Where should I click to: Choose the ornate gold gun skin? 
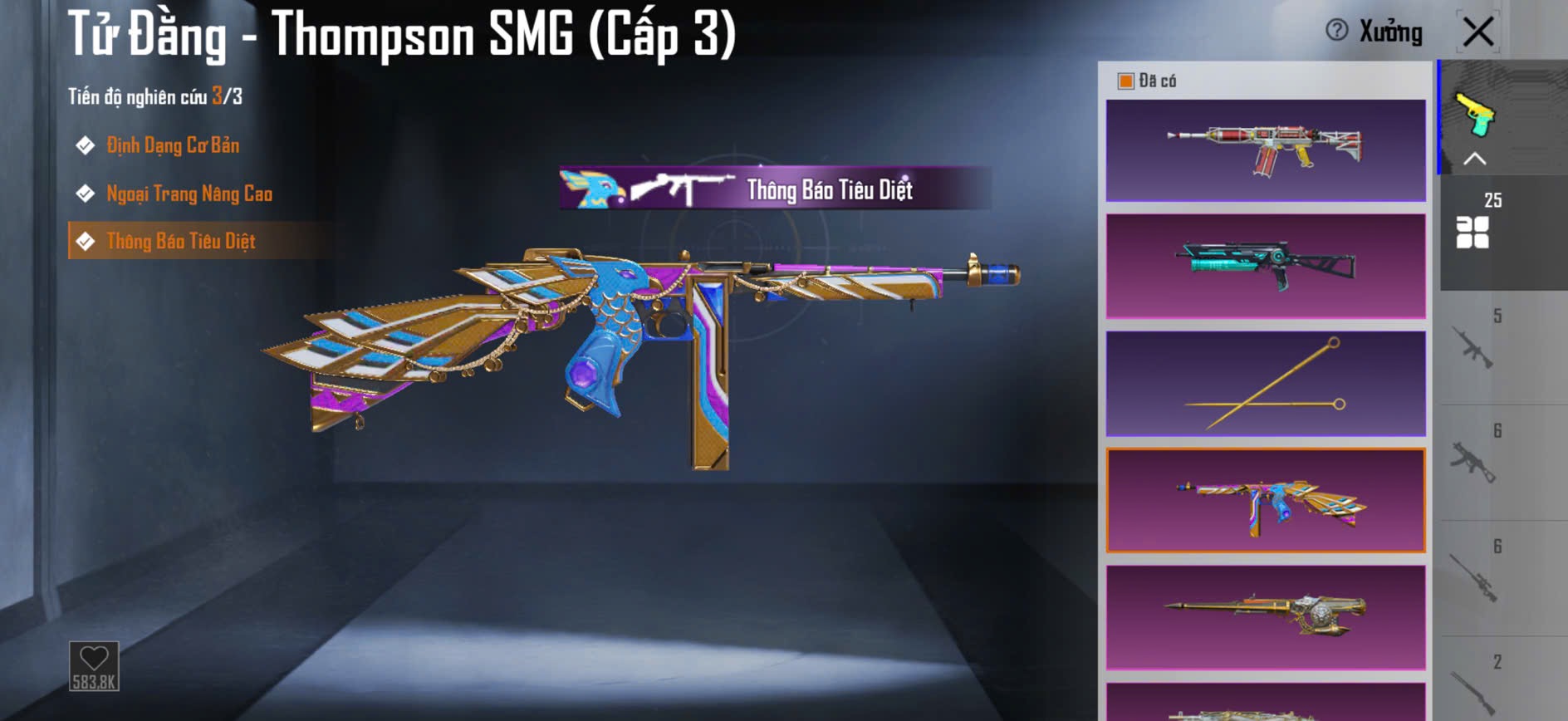pos(1266,617)
